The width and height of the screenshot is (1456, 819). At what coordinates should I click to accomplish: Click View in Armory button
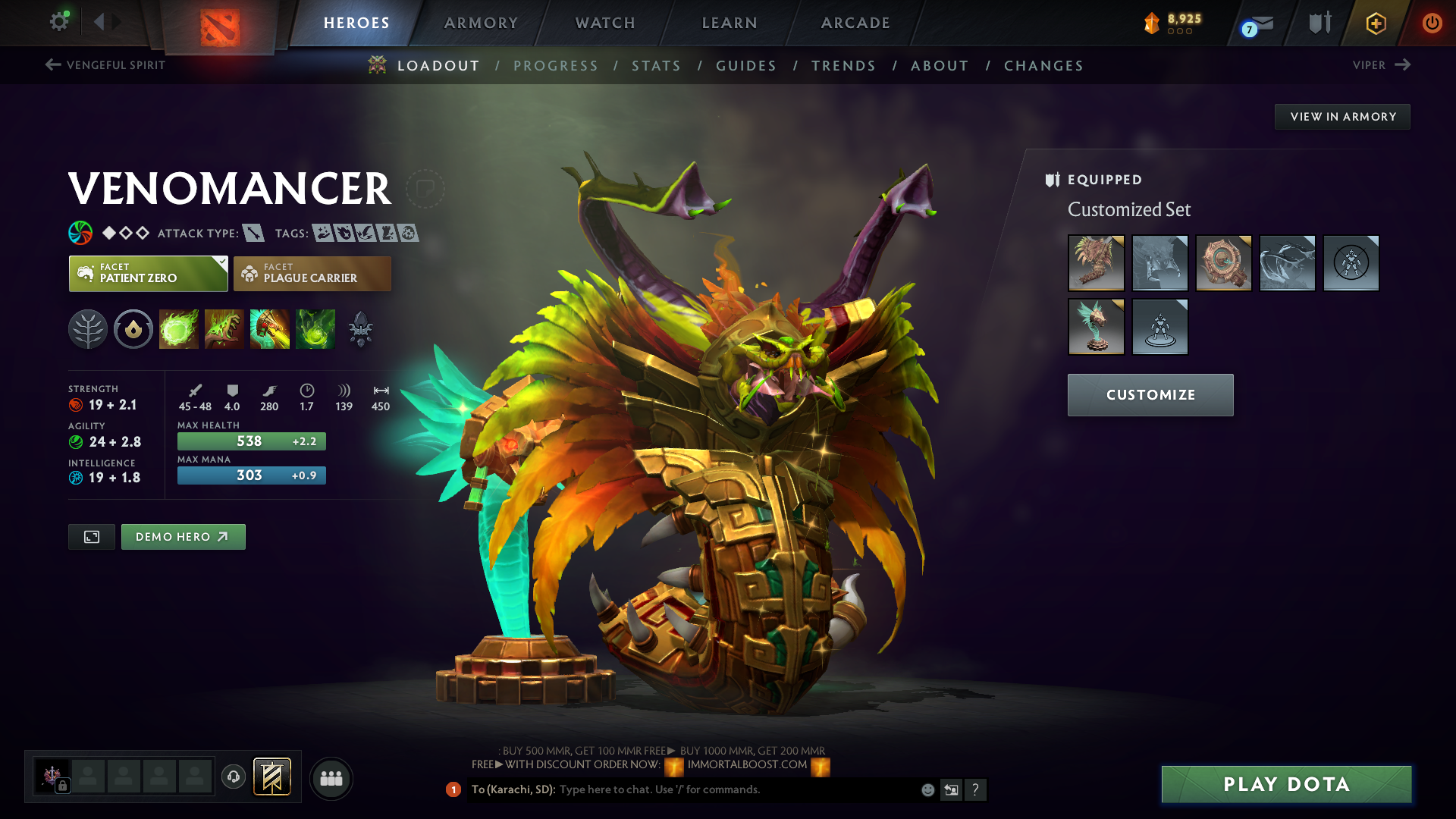[x=1342, y=117]
